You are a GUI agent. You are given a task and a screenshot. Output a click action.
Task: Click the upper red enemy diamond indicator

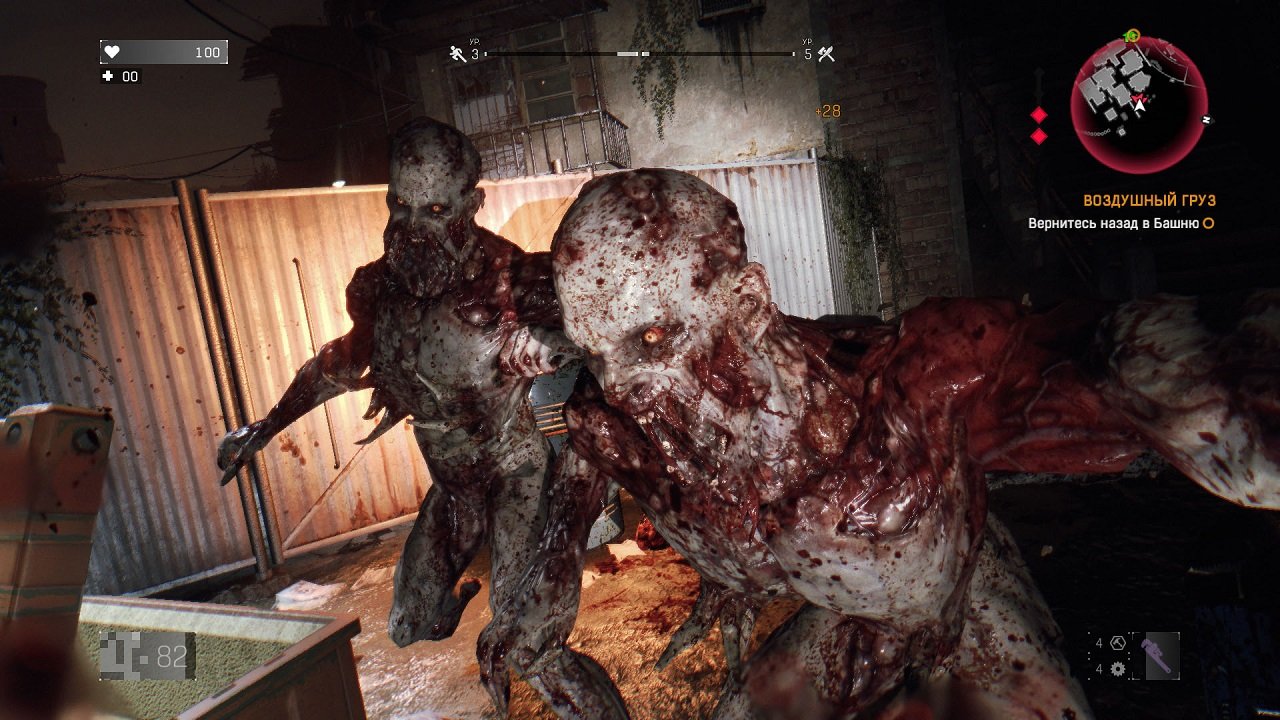1038,115
